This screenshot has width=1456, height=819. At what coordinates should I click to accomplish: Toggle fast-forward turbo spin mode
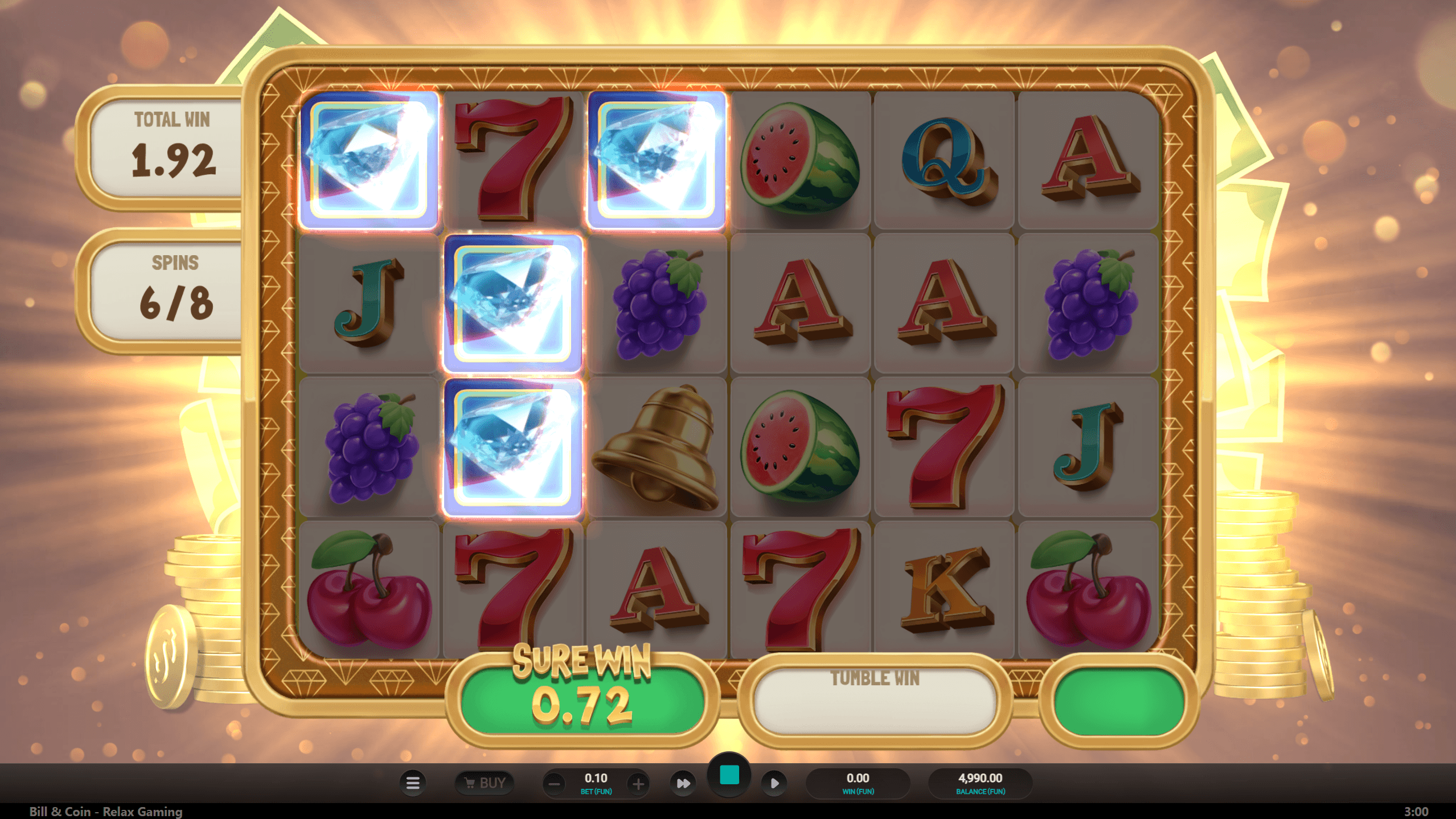(683, 784)
